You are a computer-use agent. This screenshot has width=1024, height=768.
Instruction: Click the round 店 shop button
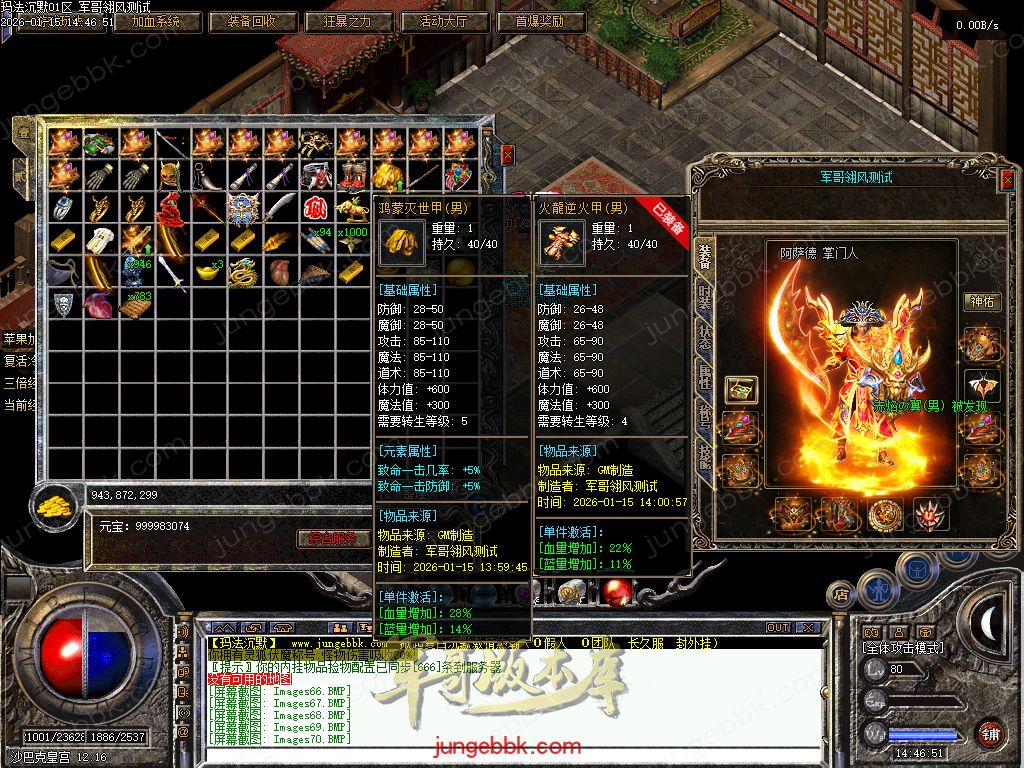pos(841,596)
